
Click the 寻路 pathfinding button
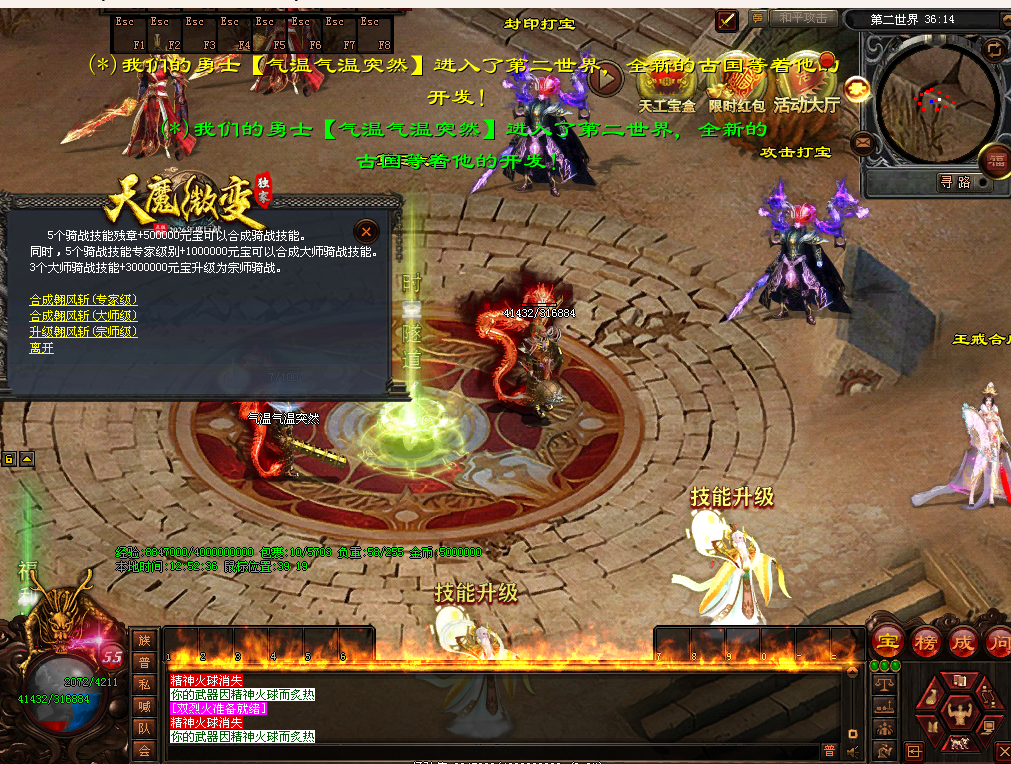click(x=955, y=182)
